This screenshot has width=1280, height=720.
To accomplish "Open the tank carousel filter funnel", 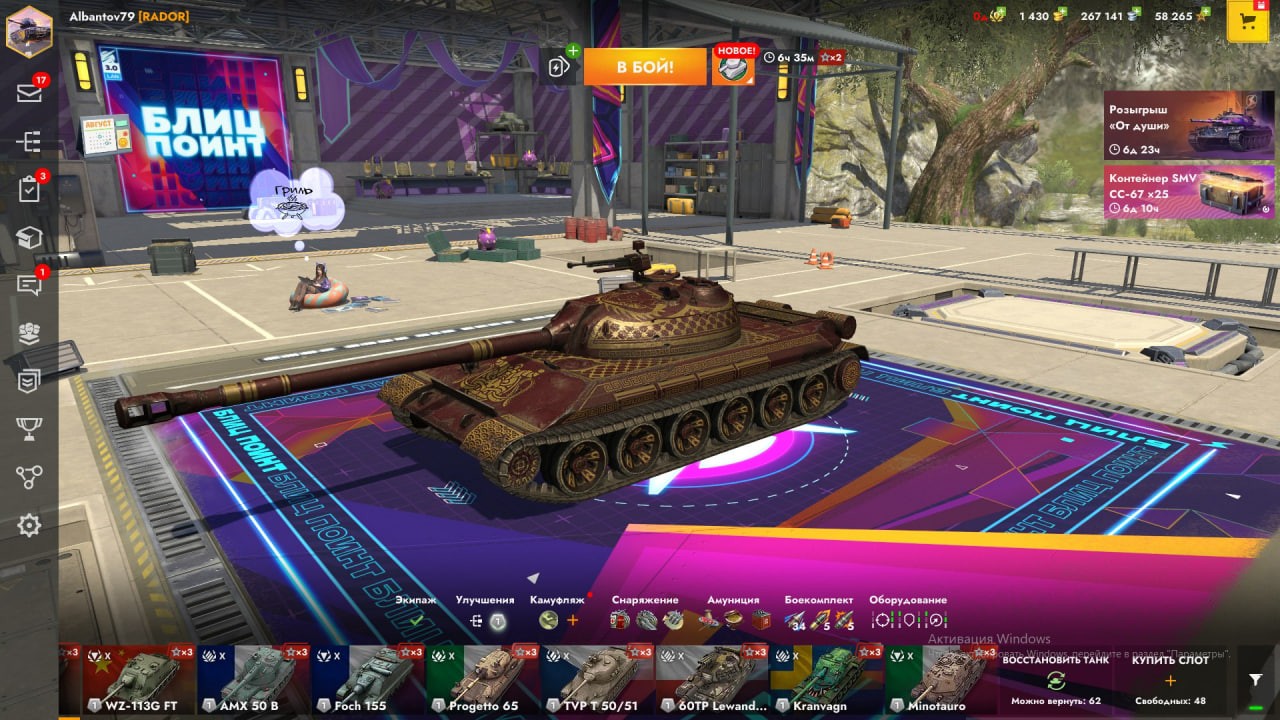I will click(1256, 679).
